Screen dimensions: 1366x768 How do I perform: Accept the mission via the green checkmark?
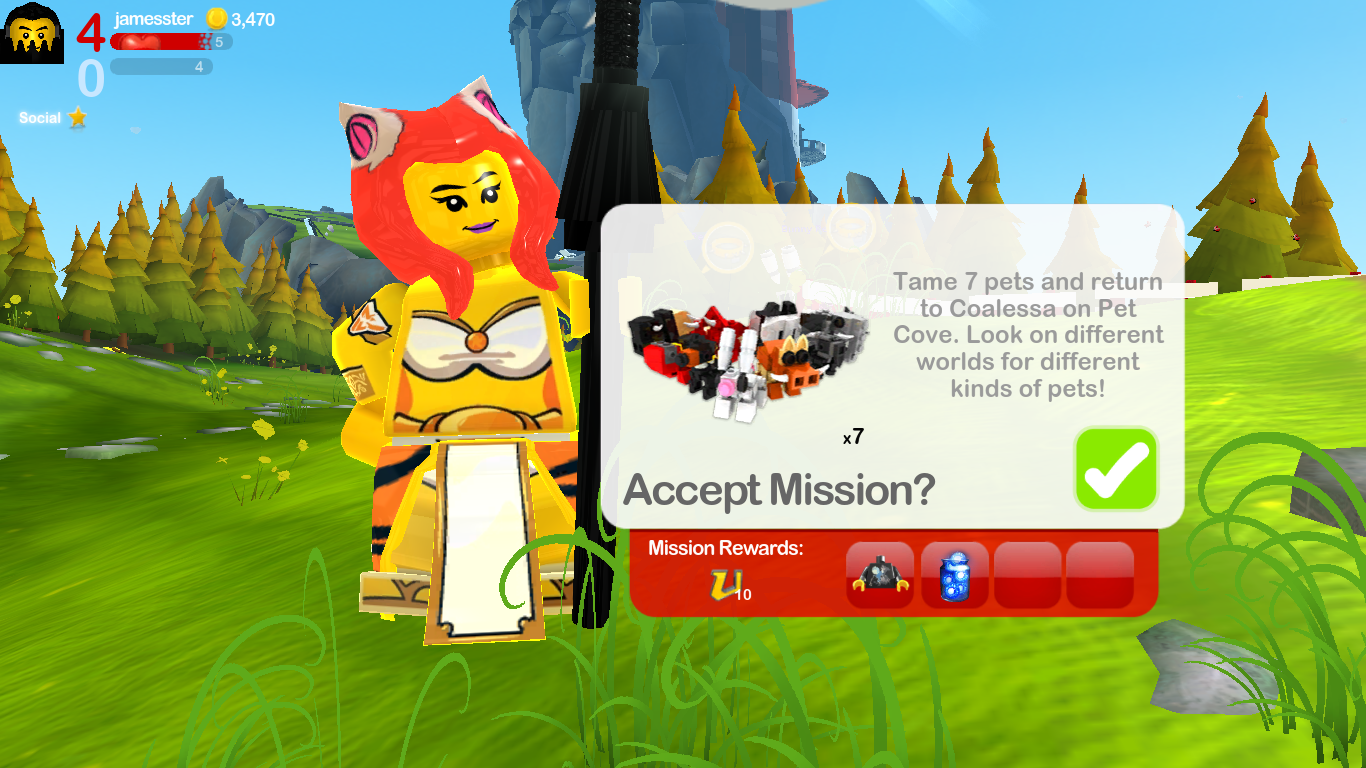[x=1115, y=468]
